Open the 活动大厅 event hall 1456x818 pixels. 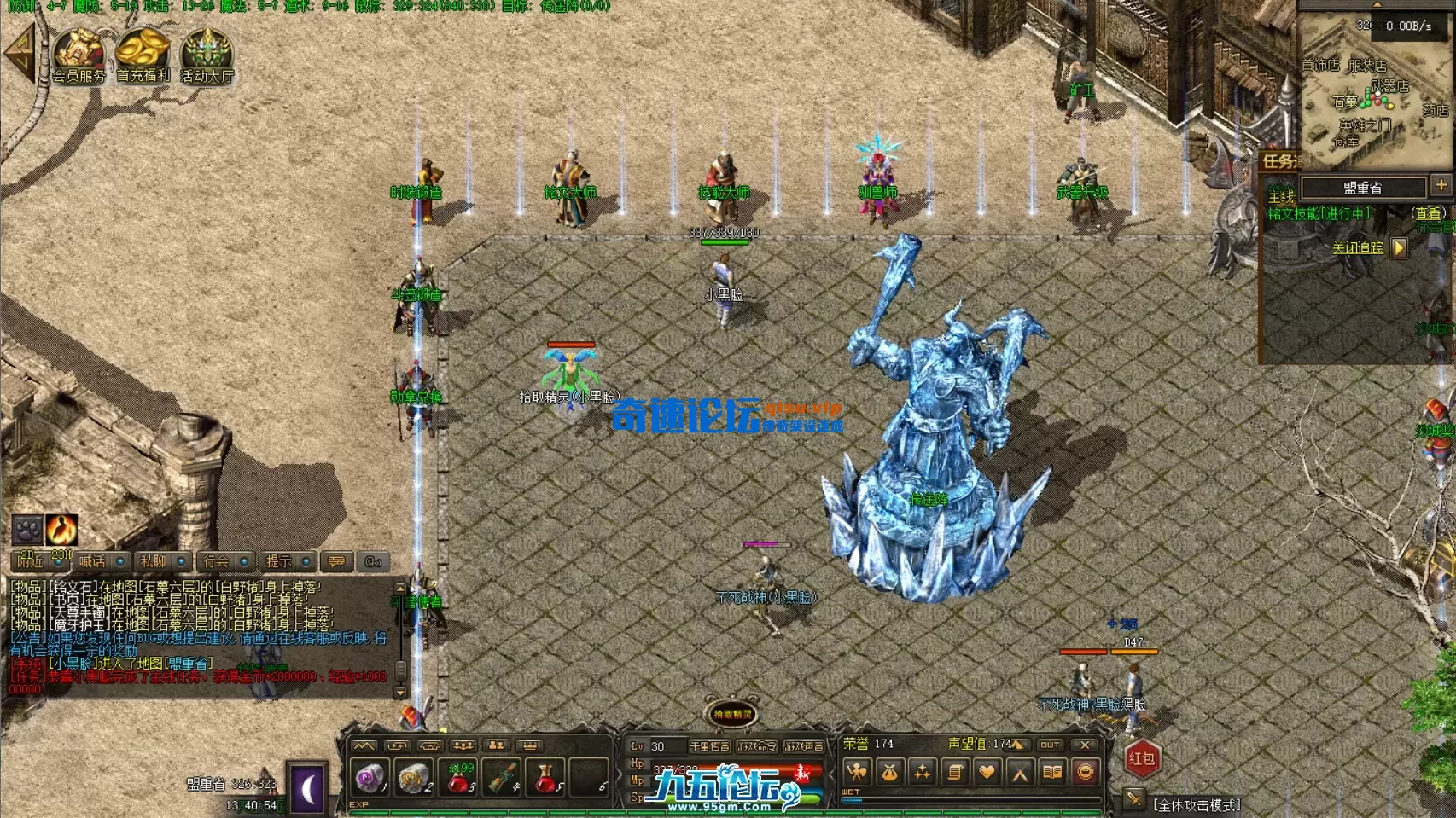click(x=207, y=56)
